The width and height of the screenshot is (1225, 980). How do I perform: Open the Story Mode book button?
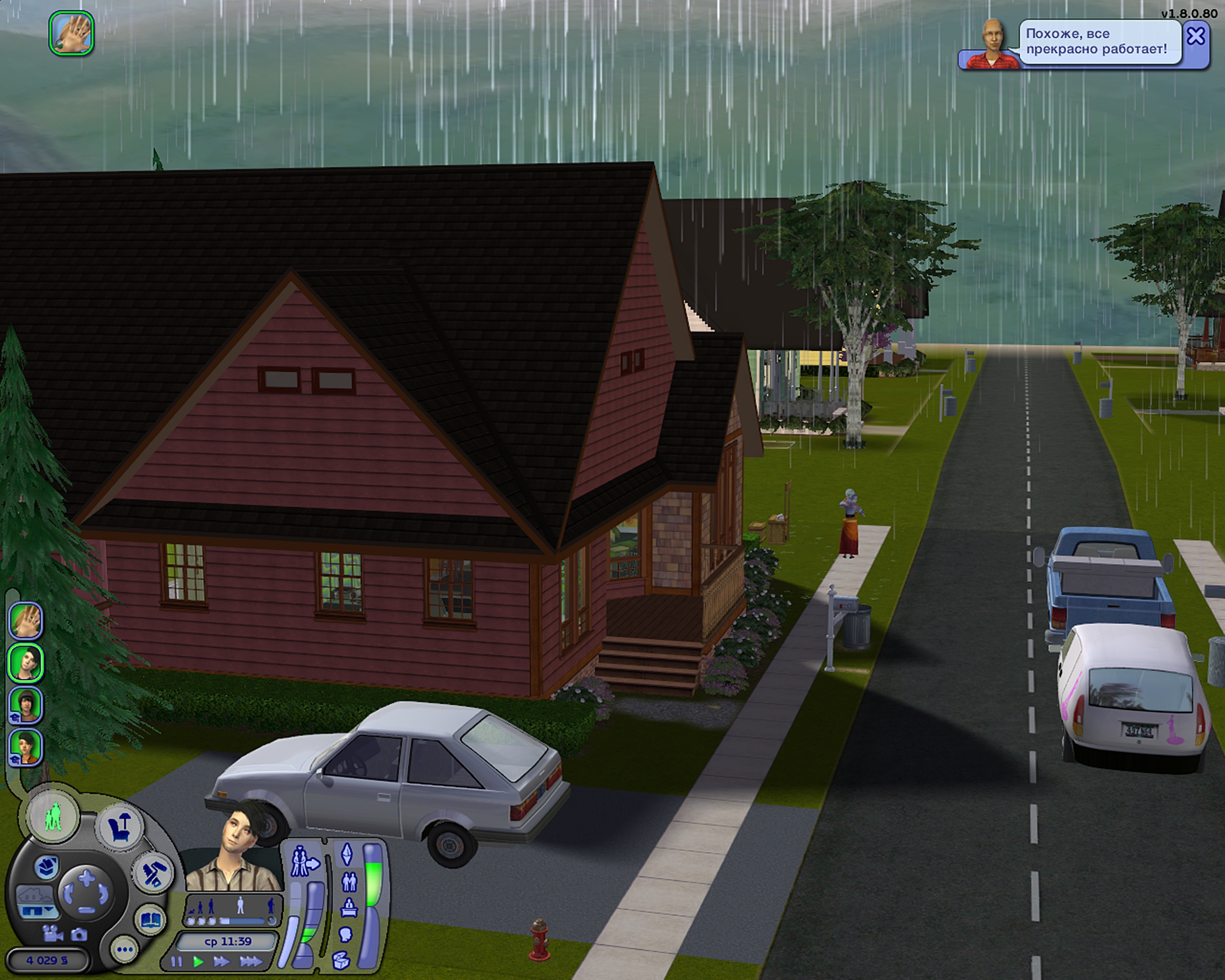point(150,920)
